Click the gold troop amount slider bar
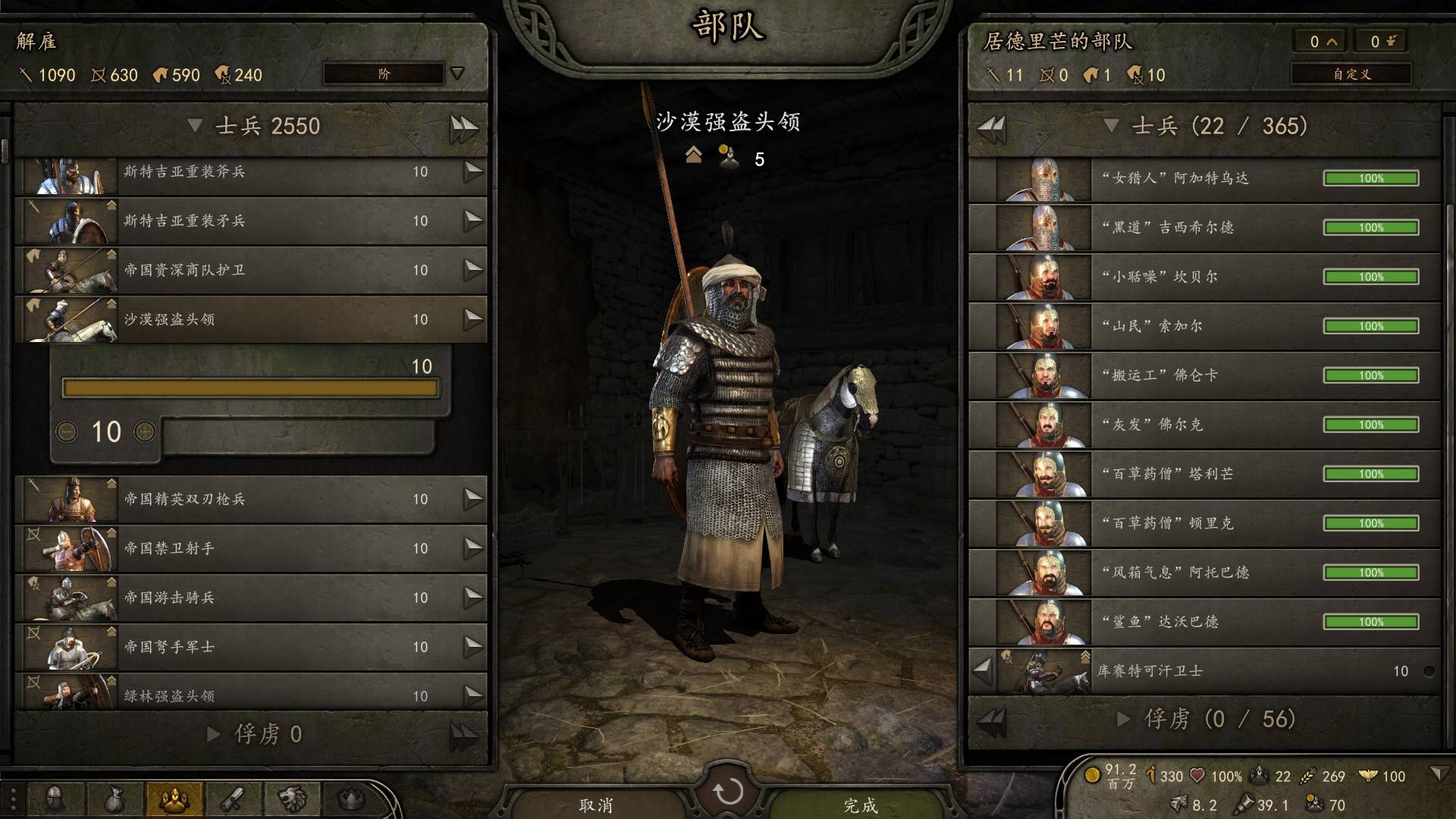The image size is (1456, 819). click(250, 388)
